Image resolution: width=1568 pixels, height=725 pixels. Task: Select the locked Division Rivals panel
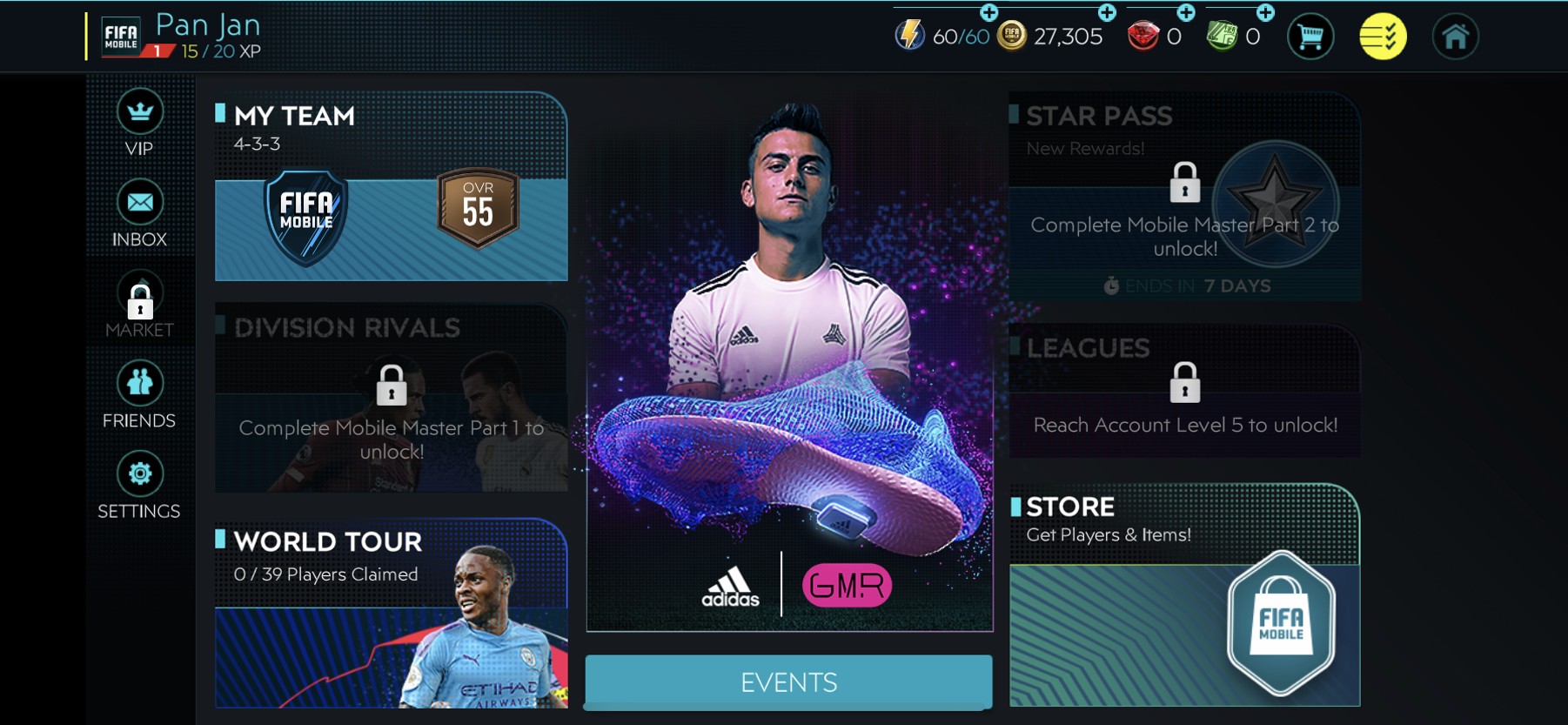(391, 398)
